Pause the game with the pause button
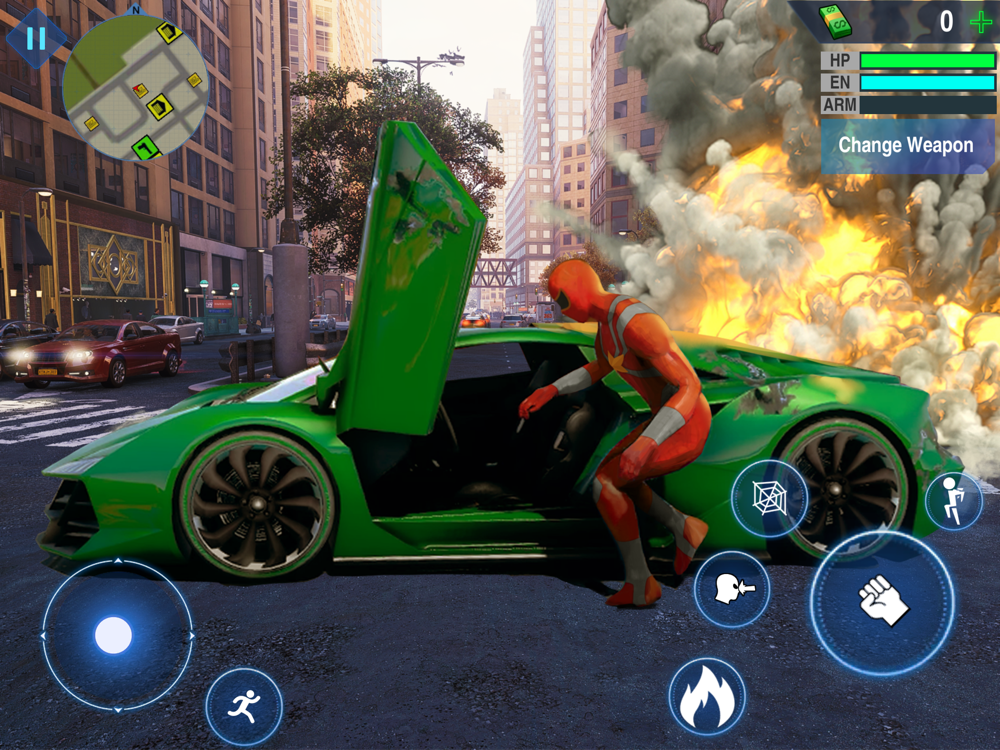This screenshot has height=750, width=1000. pos(36,39)
